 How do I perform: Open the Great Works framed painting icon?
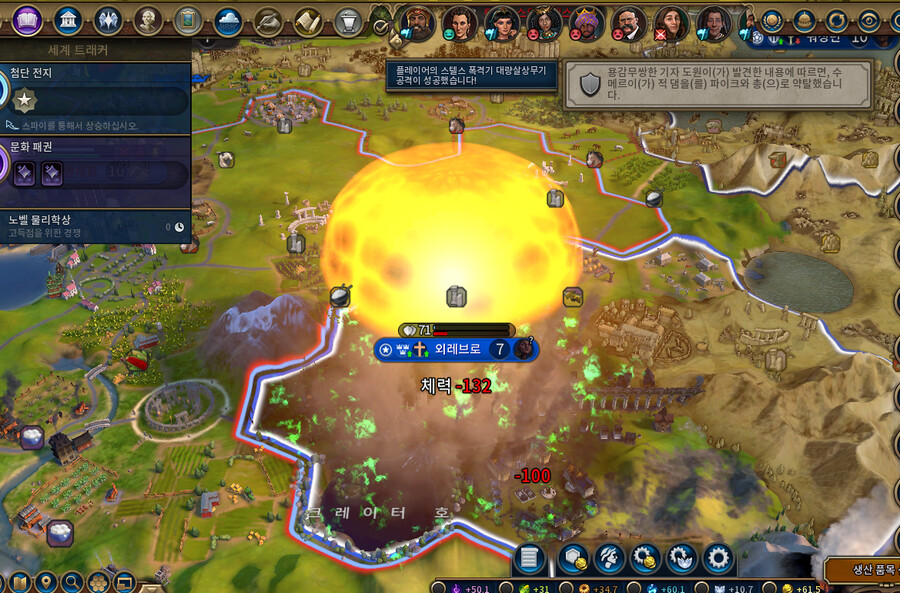188,19
